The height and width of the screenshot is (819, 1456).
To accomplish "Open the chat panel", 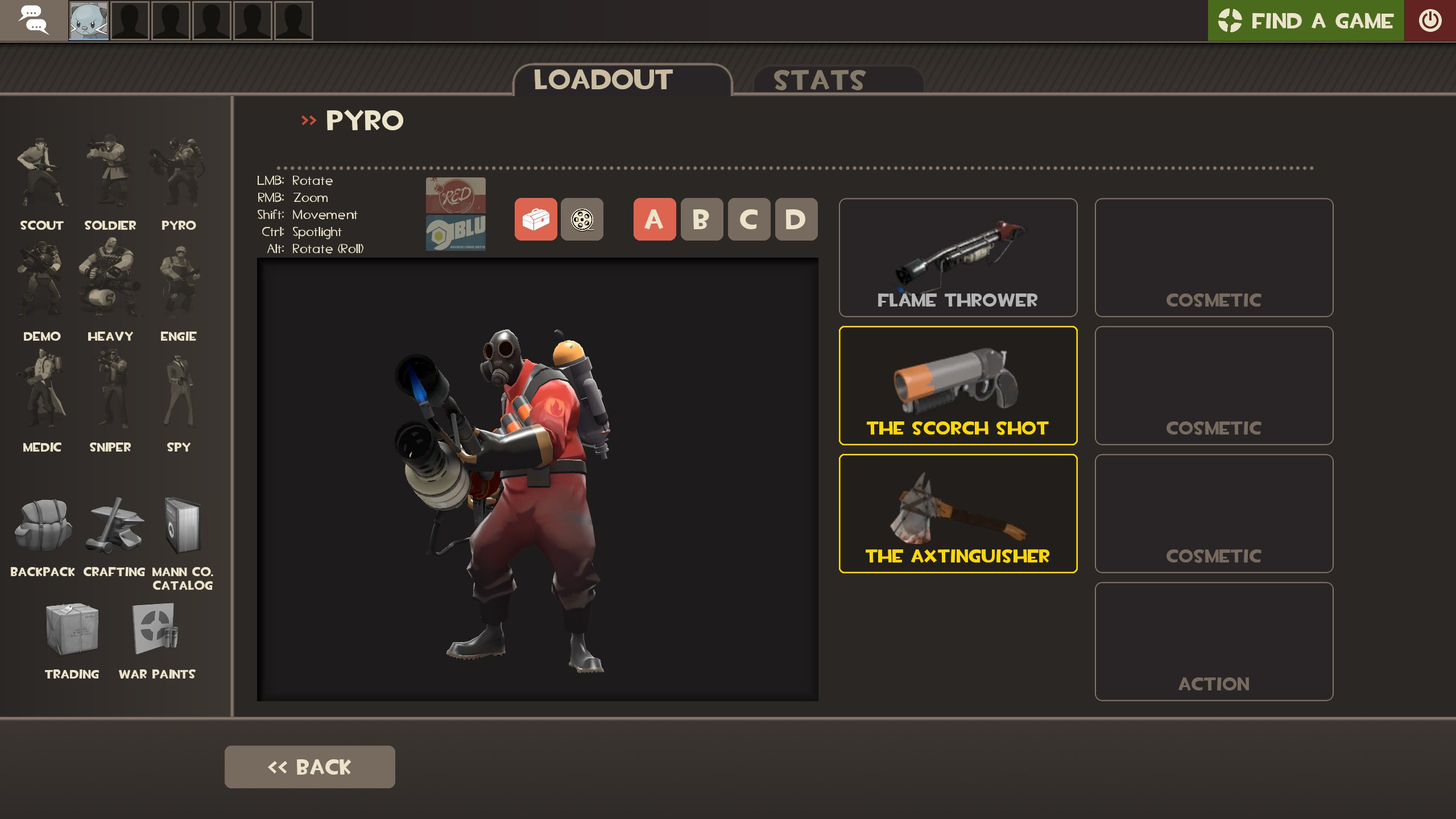I will point(35,20).
